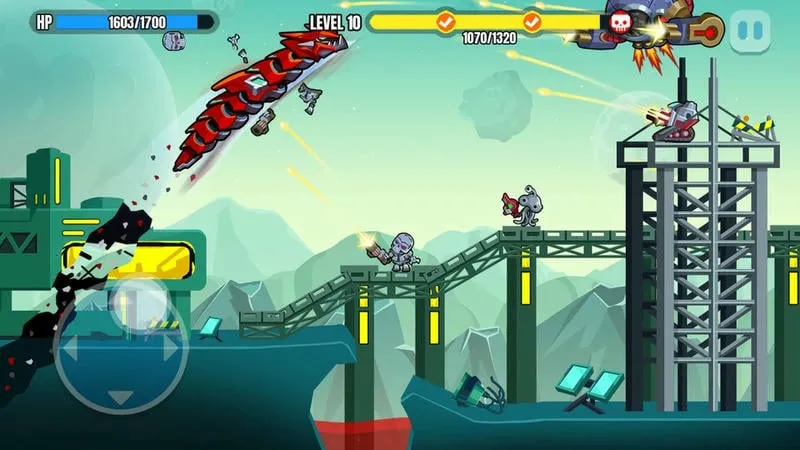Tap the right arrow on the virtual D-pad

pos(170,347)
